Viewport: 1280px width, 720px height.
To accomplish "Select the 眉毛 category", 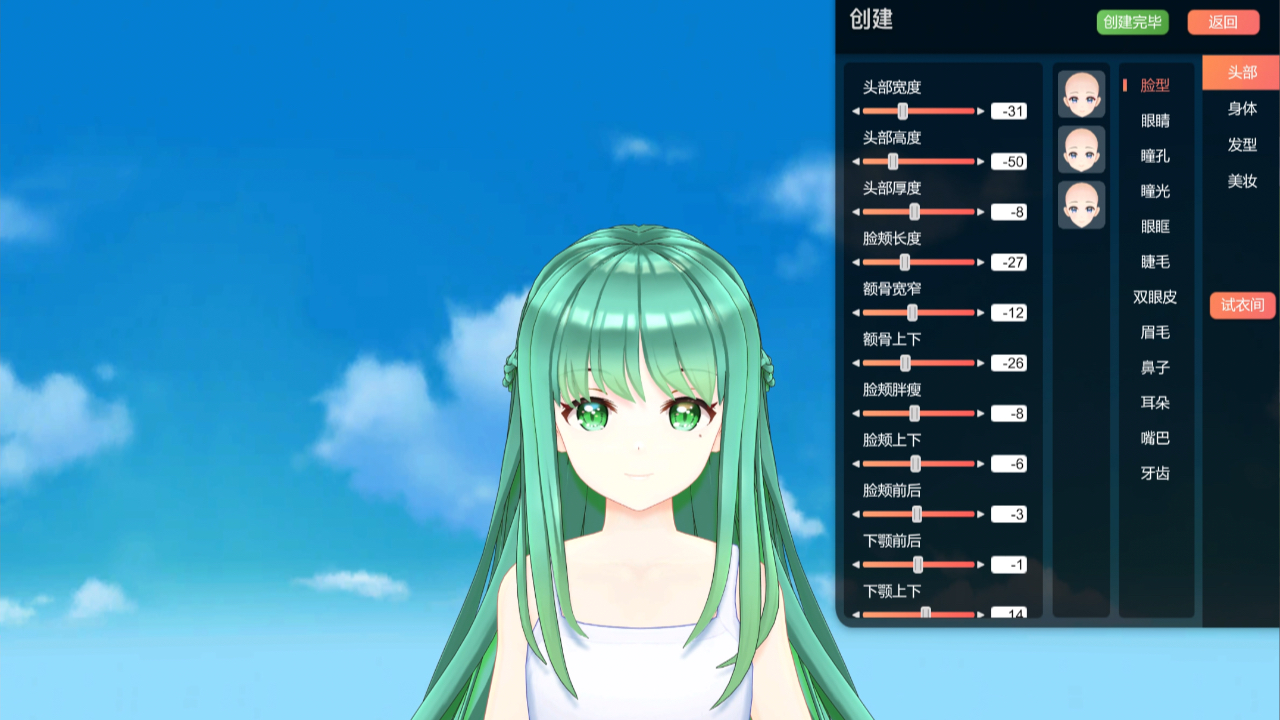I will click(1154, 332).
